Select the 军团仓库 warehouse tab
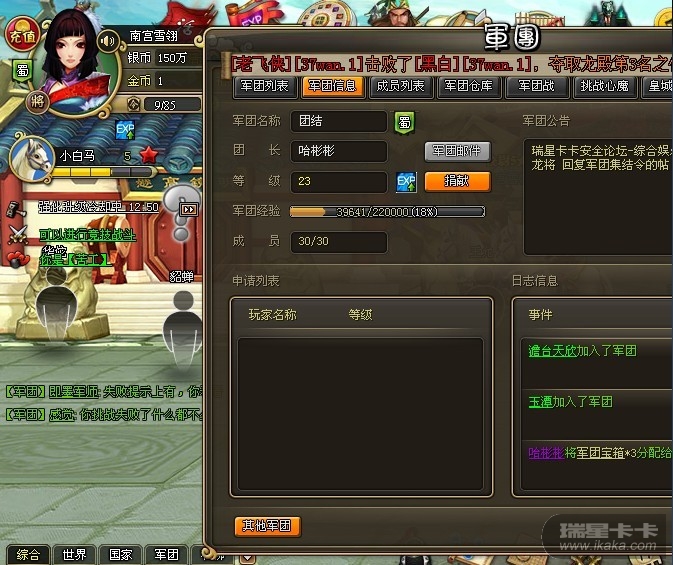Image resolution: width=673 pixels, height=565 pixels. tap(468, 87)
